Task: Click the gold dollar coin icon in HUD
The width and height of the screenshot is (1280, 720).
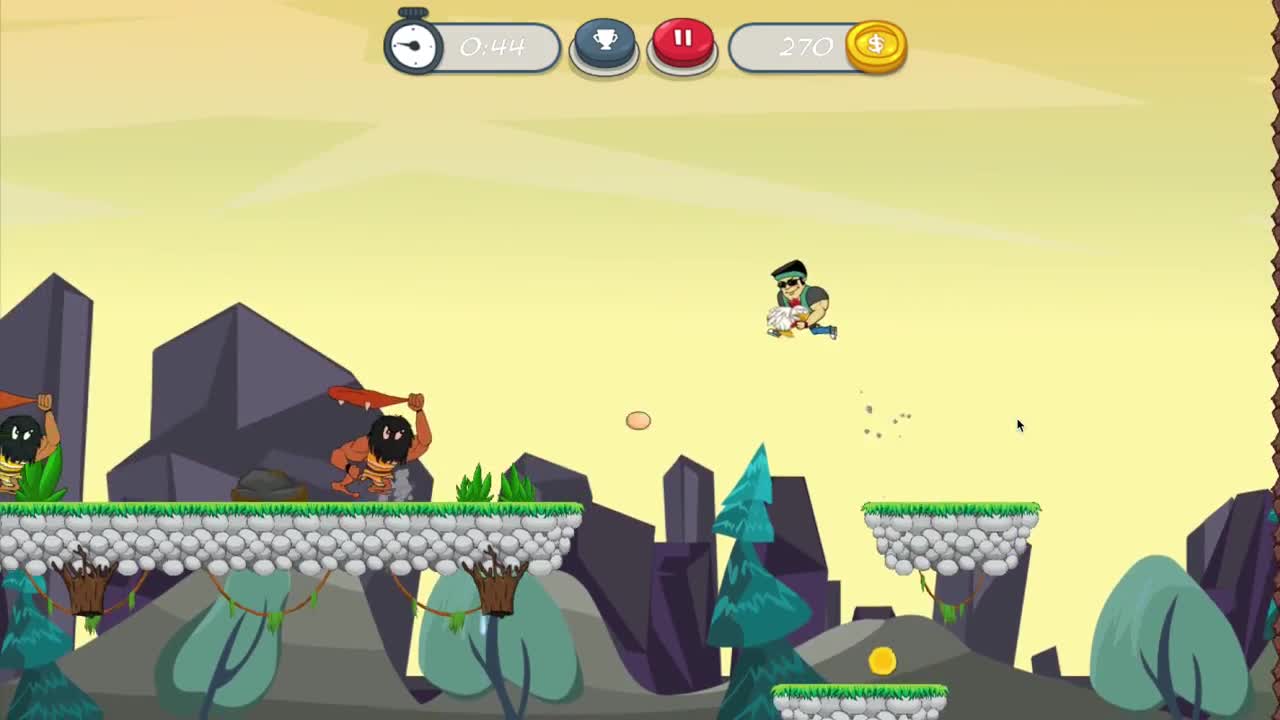Action: [x=875, y=45]
